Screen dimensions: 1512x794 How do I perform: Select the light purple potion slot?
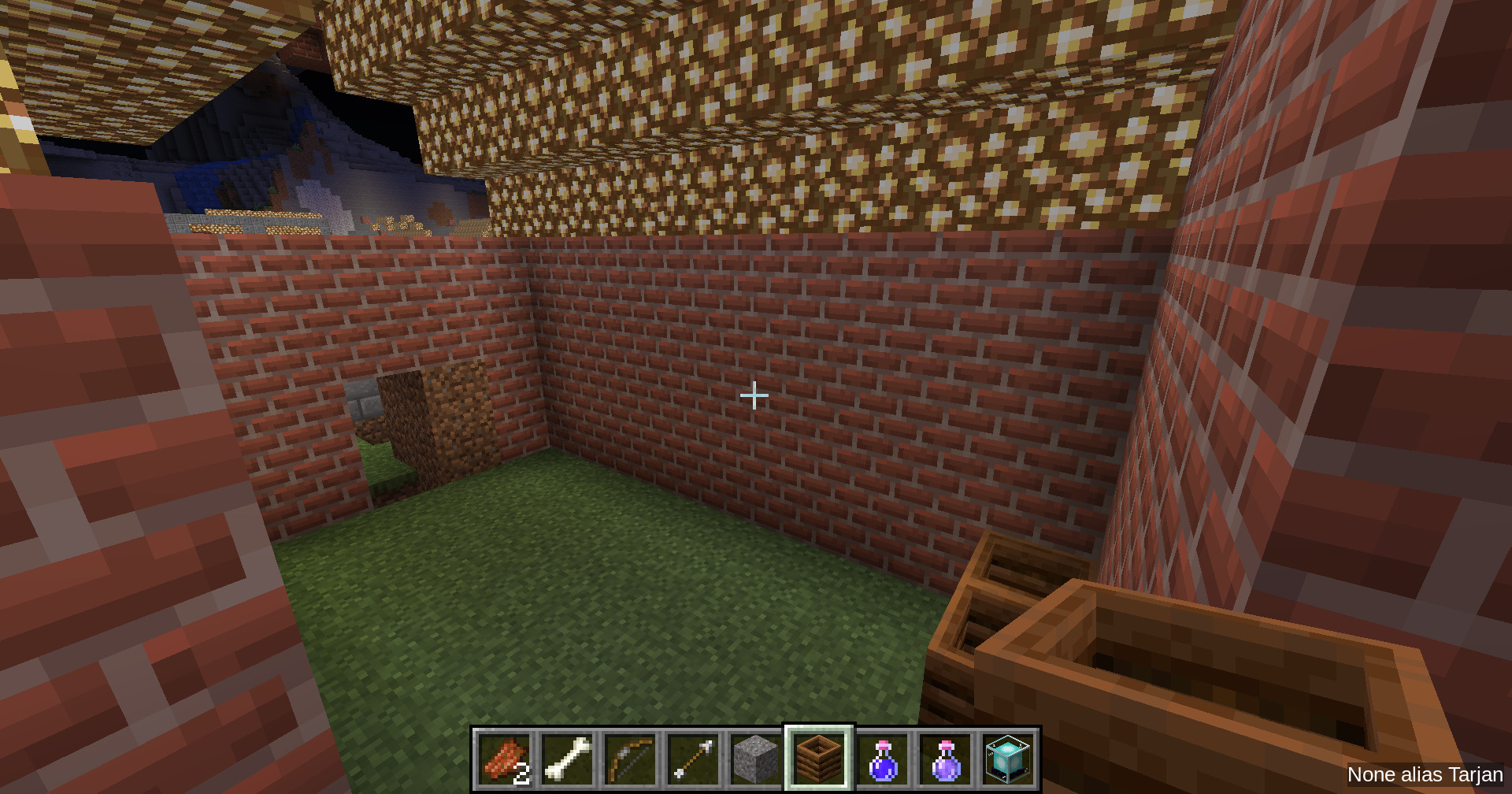coord(945,759)
